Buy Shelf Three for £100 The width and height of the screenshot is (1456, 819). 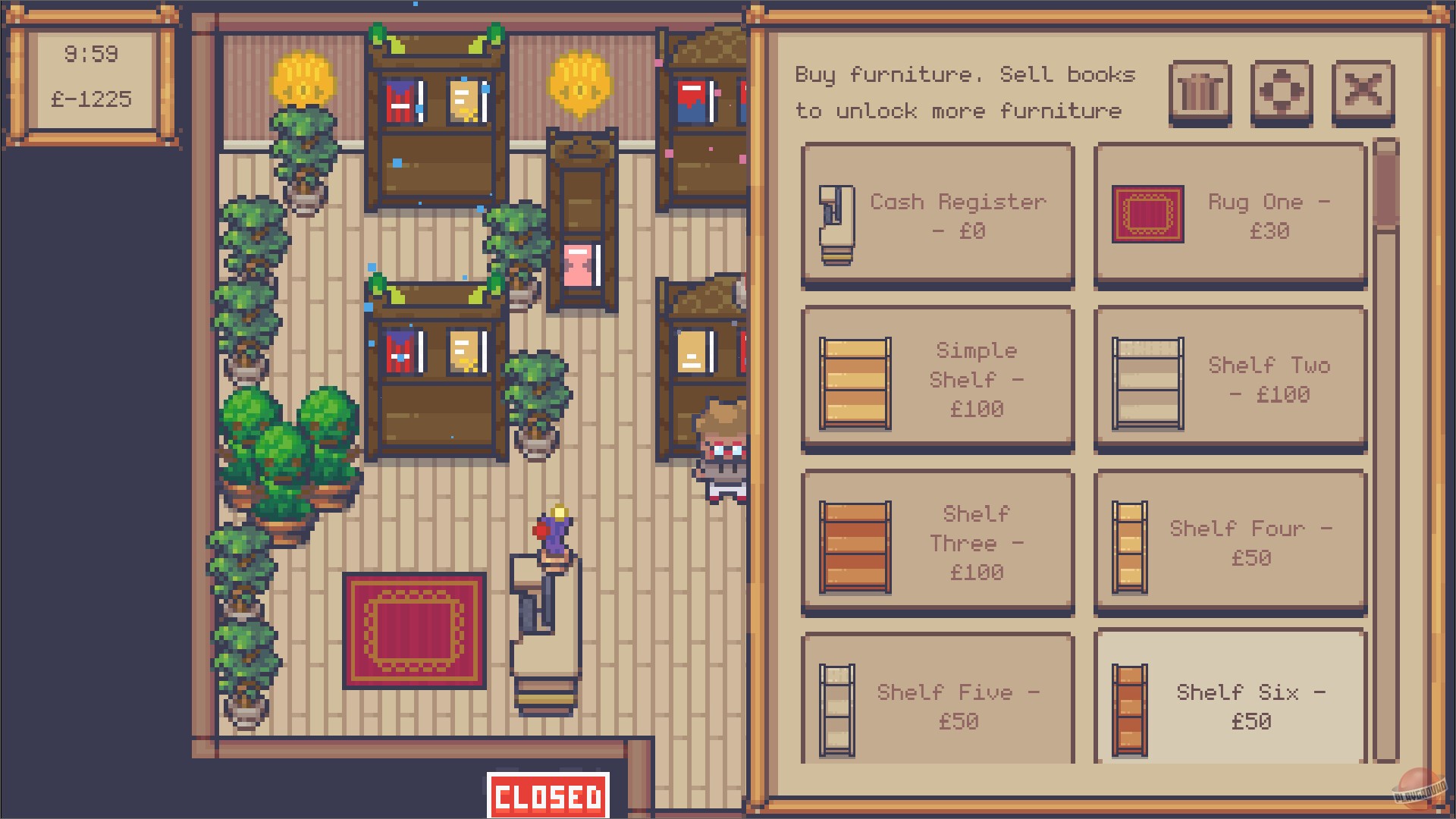(937, 541)
